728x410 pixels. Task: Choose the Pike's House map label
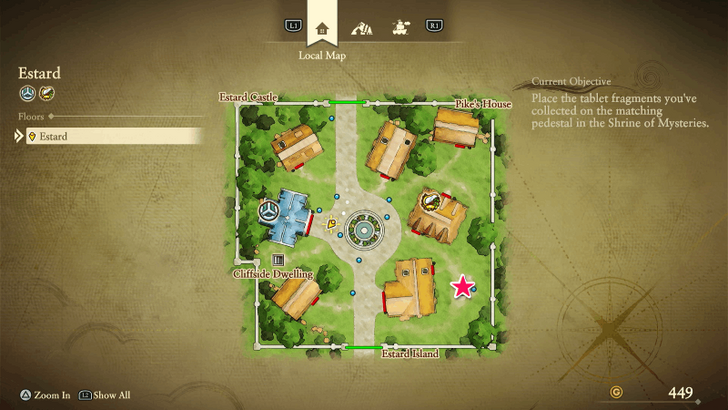pos(483,104)
